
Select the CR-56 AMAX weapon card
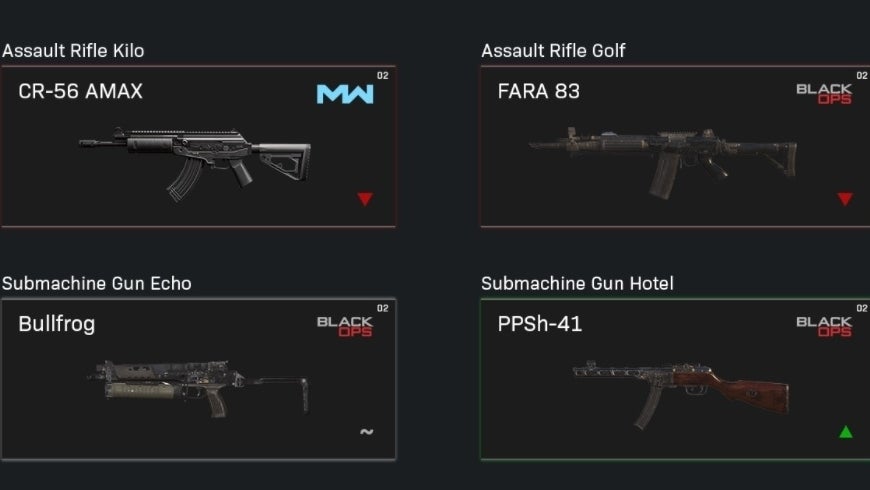[x=198, y=147]
